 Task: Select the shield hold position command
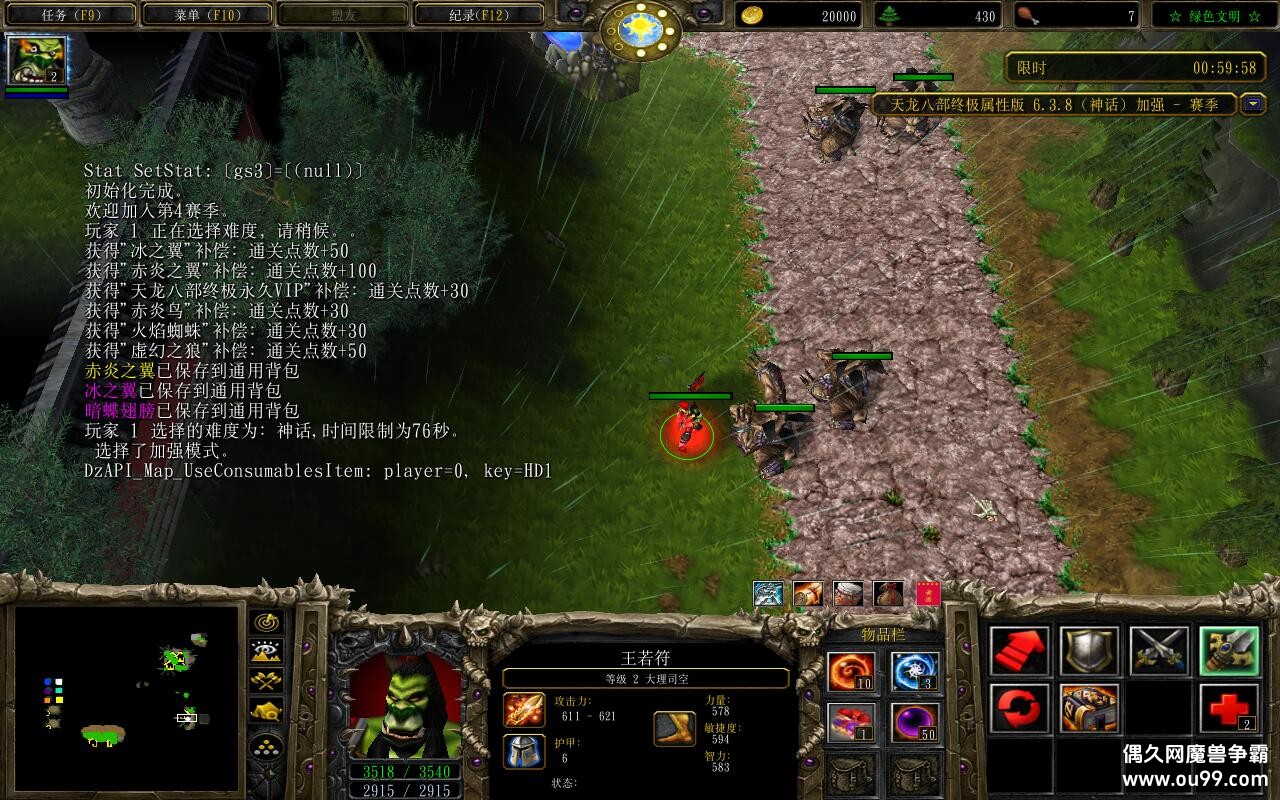tap(1089, 651)
